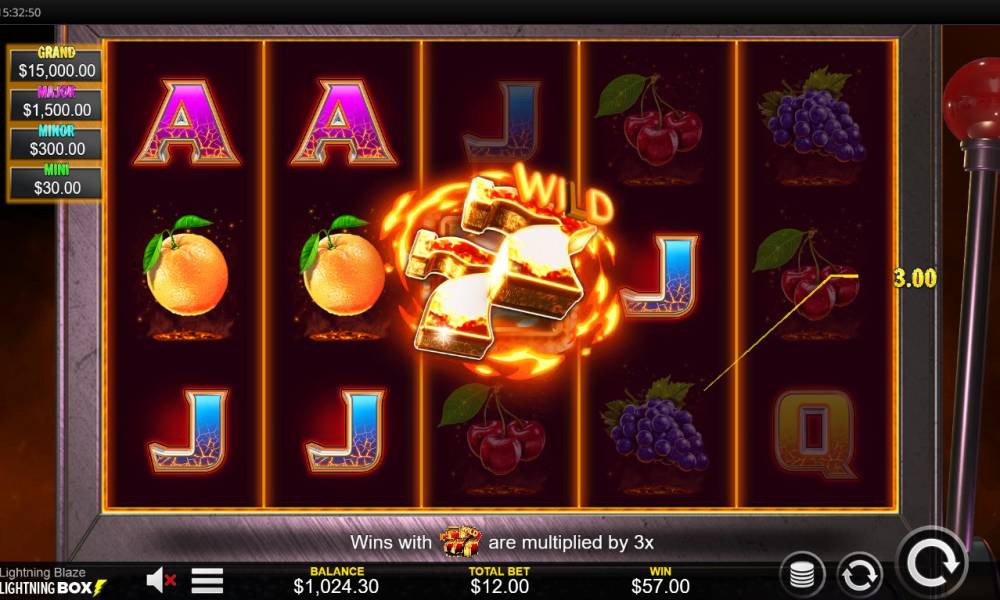Spin the reels with the circular arrow button

click(x=932, y=562)
